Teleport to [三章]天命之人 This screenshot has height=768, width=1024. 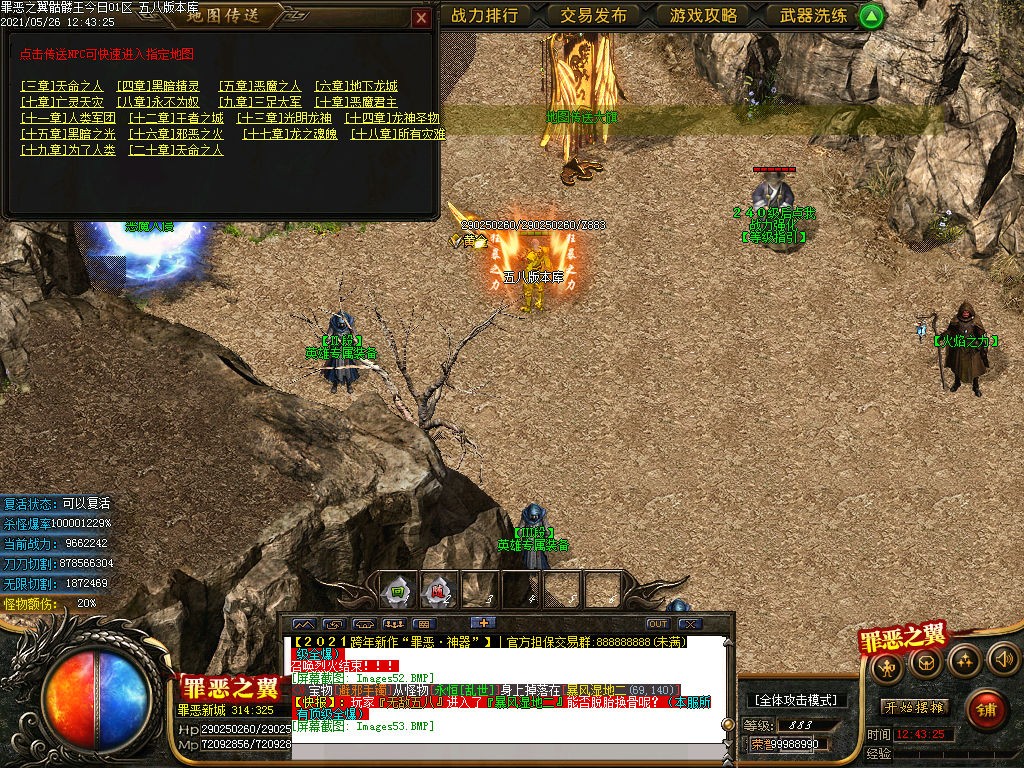(62, 86)
